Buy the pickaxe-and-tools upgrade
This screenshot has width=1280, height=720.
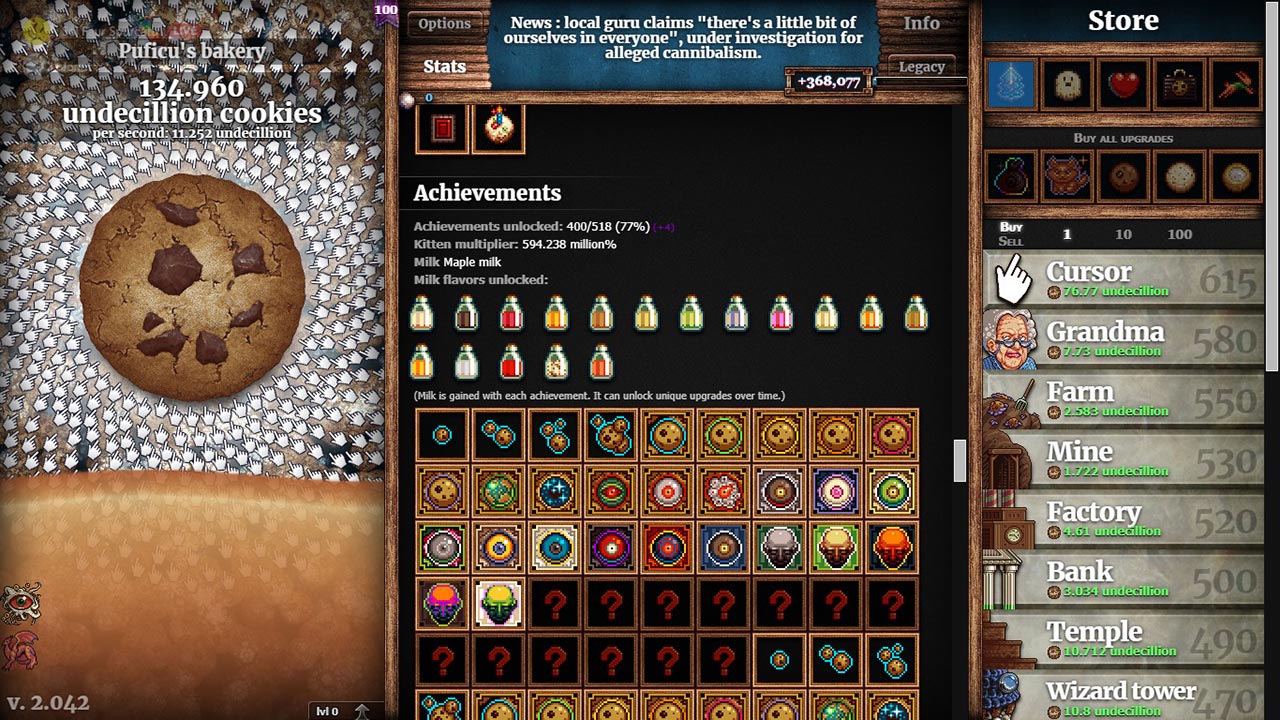click(1234, 85)
